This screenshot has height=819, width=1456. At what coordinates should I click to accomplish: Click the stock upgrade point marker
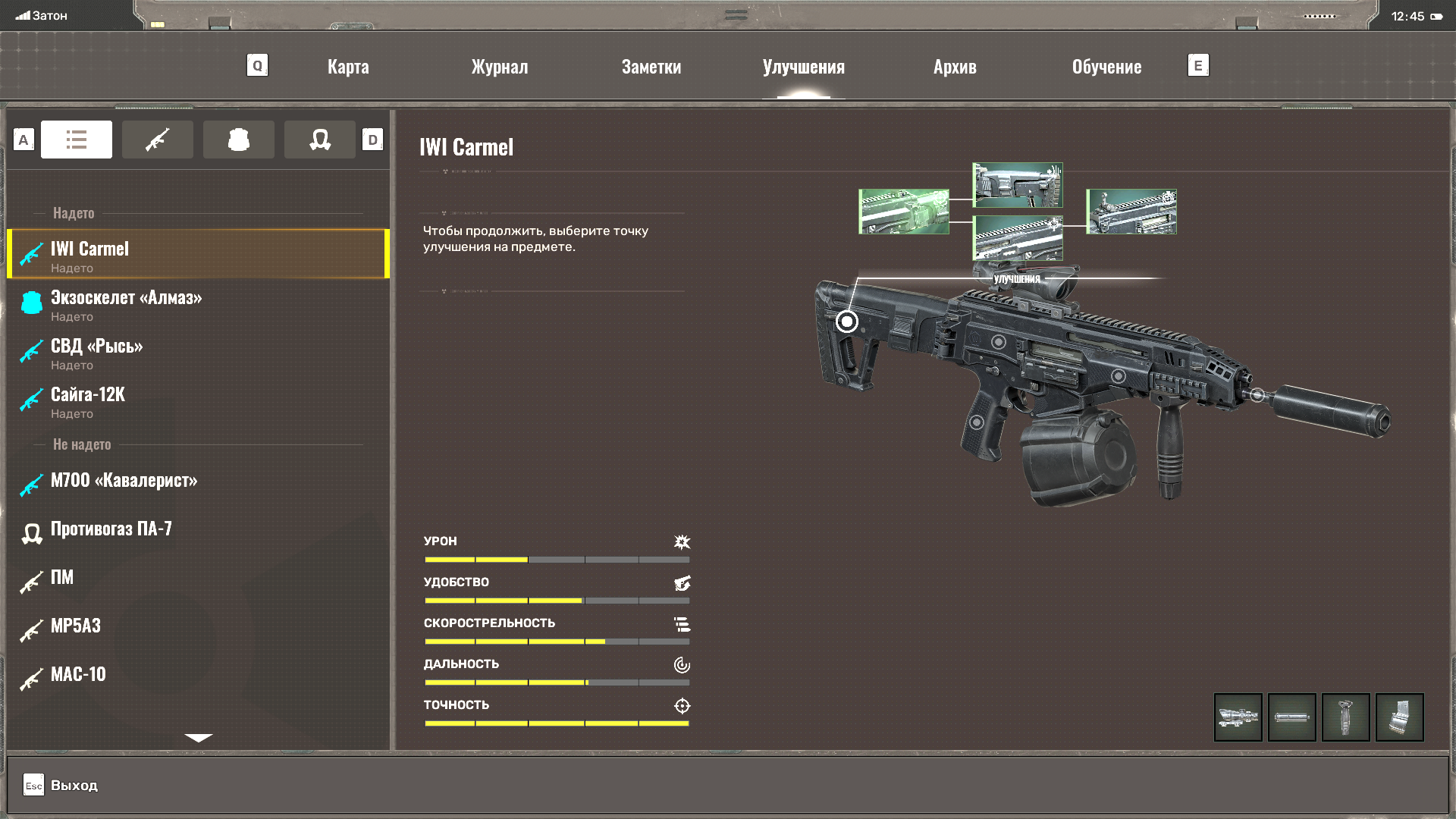[847, 322]
